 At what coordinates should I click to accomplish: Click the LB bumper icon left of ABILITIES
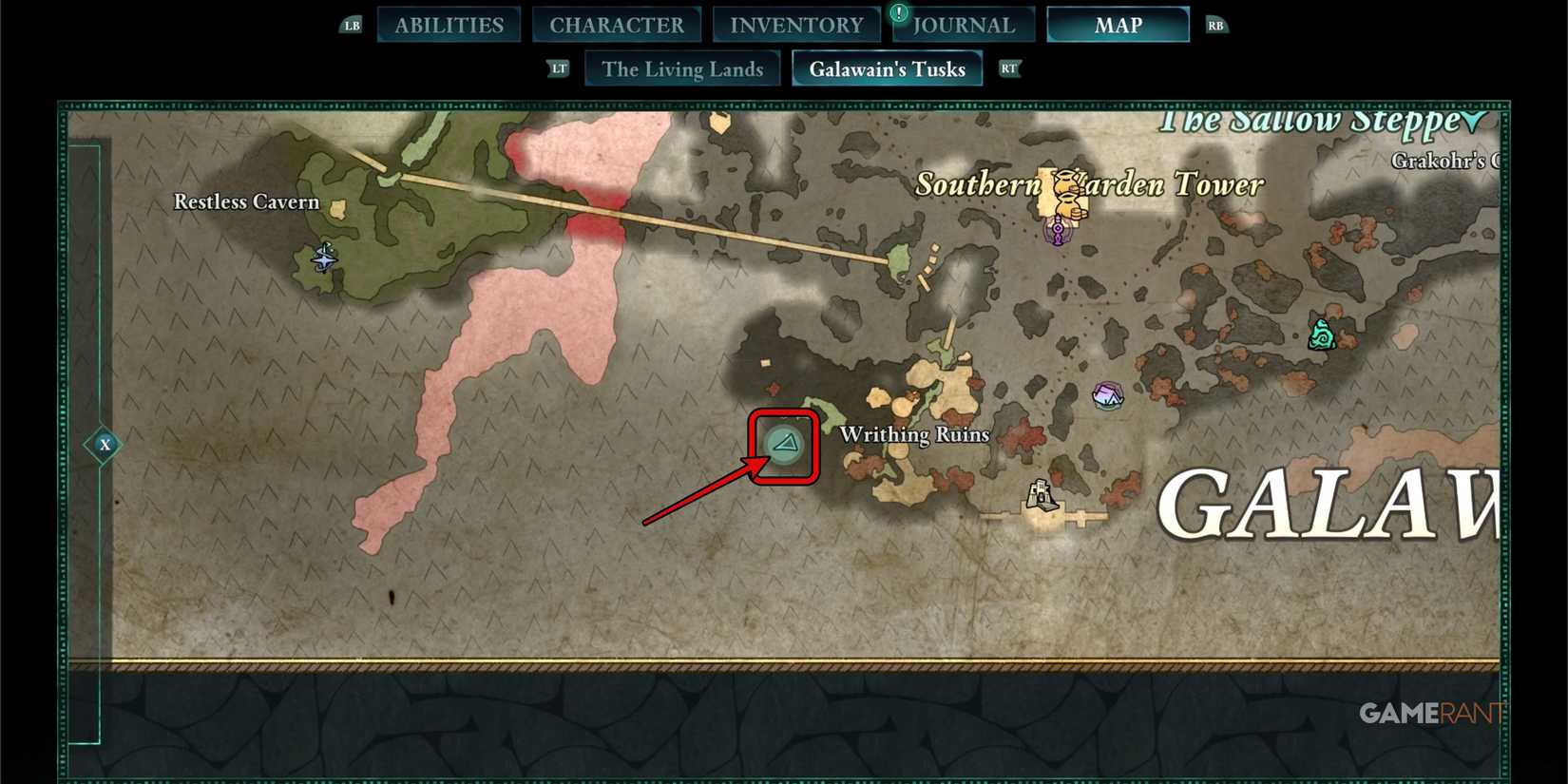point(351,26)
